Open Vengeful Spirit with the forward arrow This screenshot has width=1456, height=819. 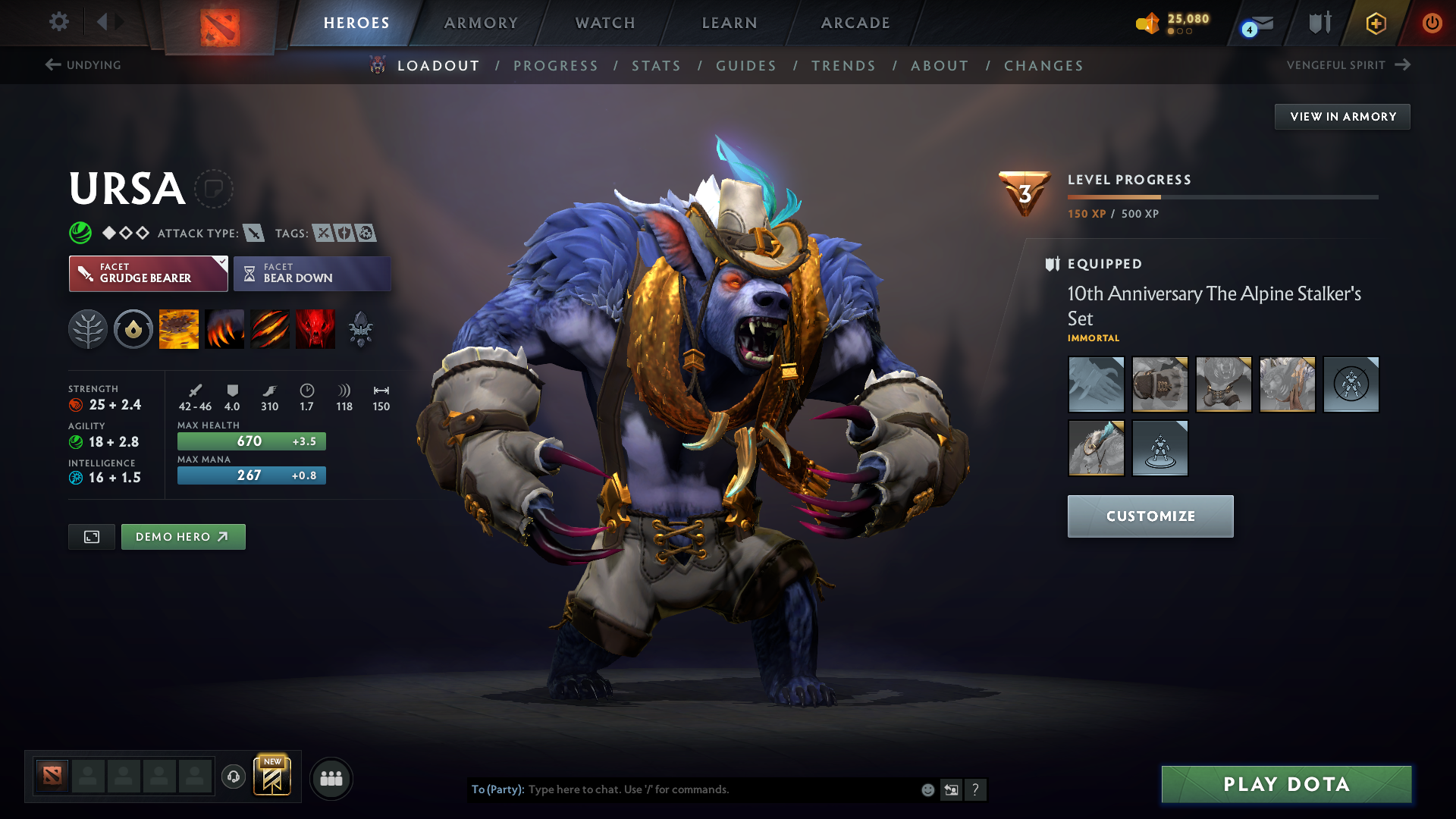[1401, 64]
